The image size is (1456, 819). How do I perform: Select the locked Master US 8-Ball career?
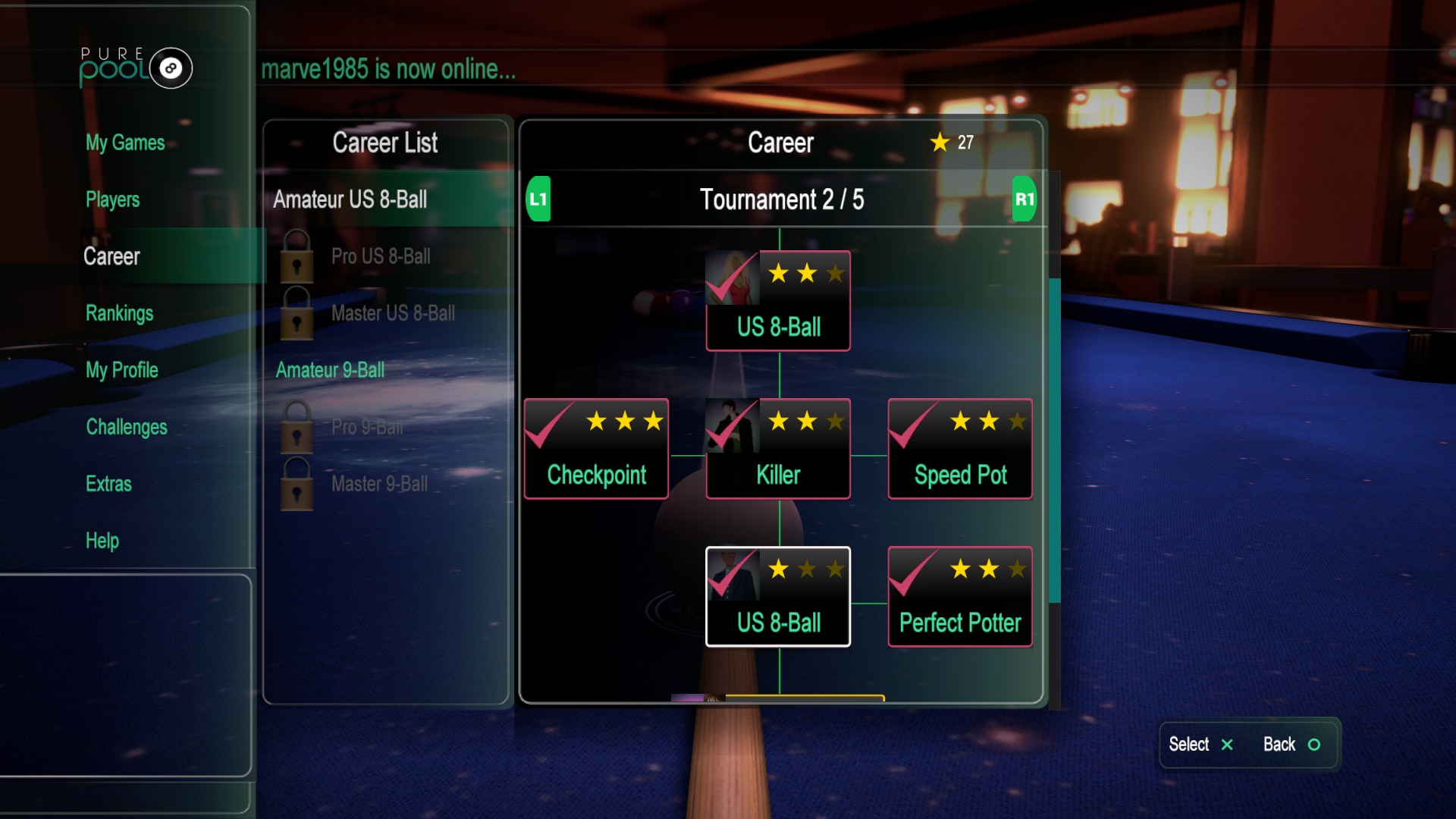pyautogui.click(x=392, y=313)
